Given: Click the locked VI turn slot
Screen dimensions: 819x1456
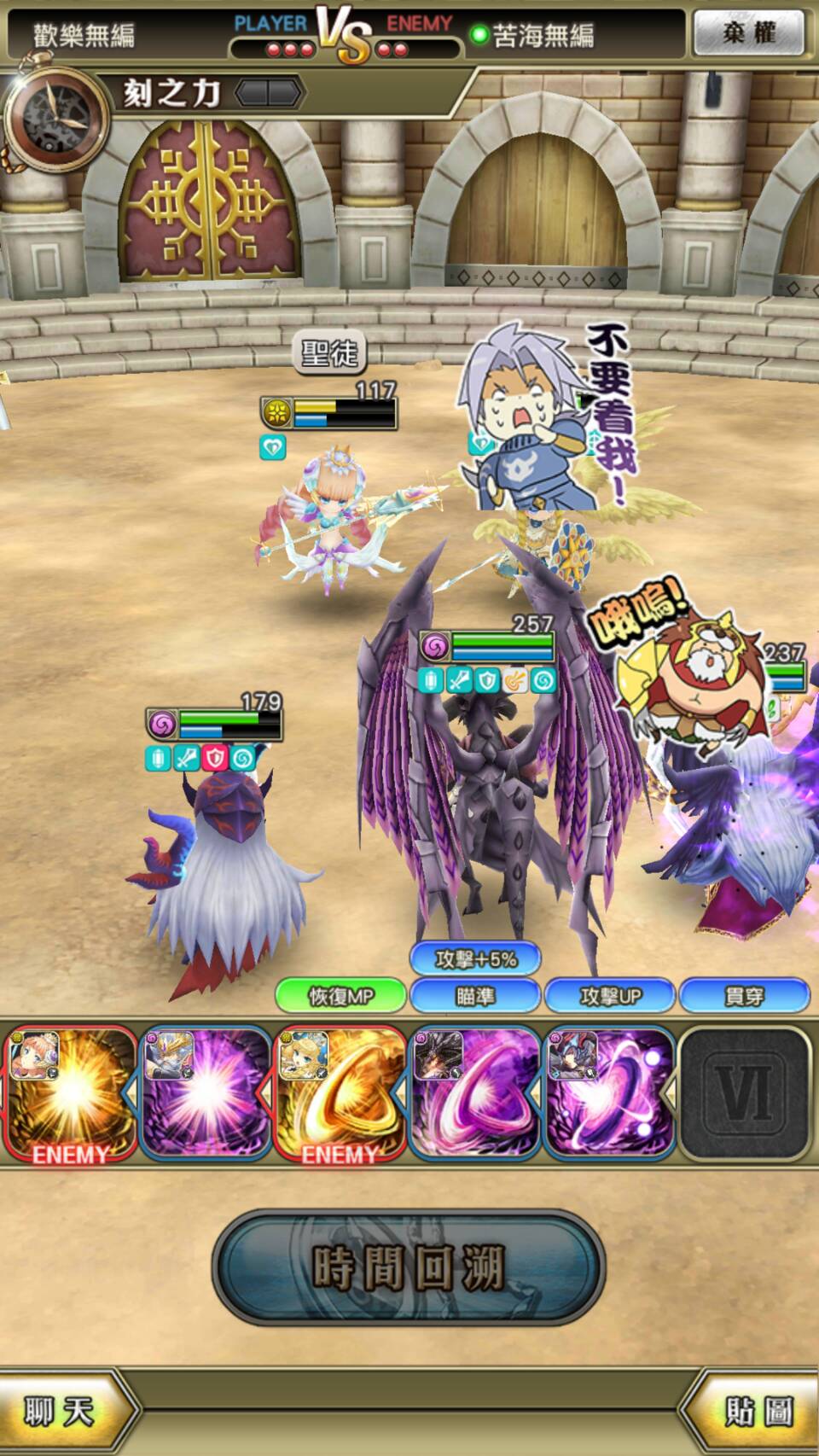Looking at the screenshot, I should coord(745,1095).
